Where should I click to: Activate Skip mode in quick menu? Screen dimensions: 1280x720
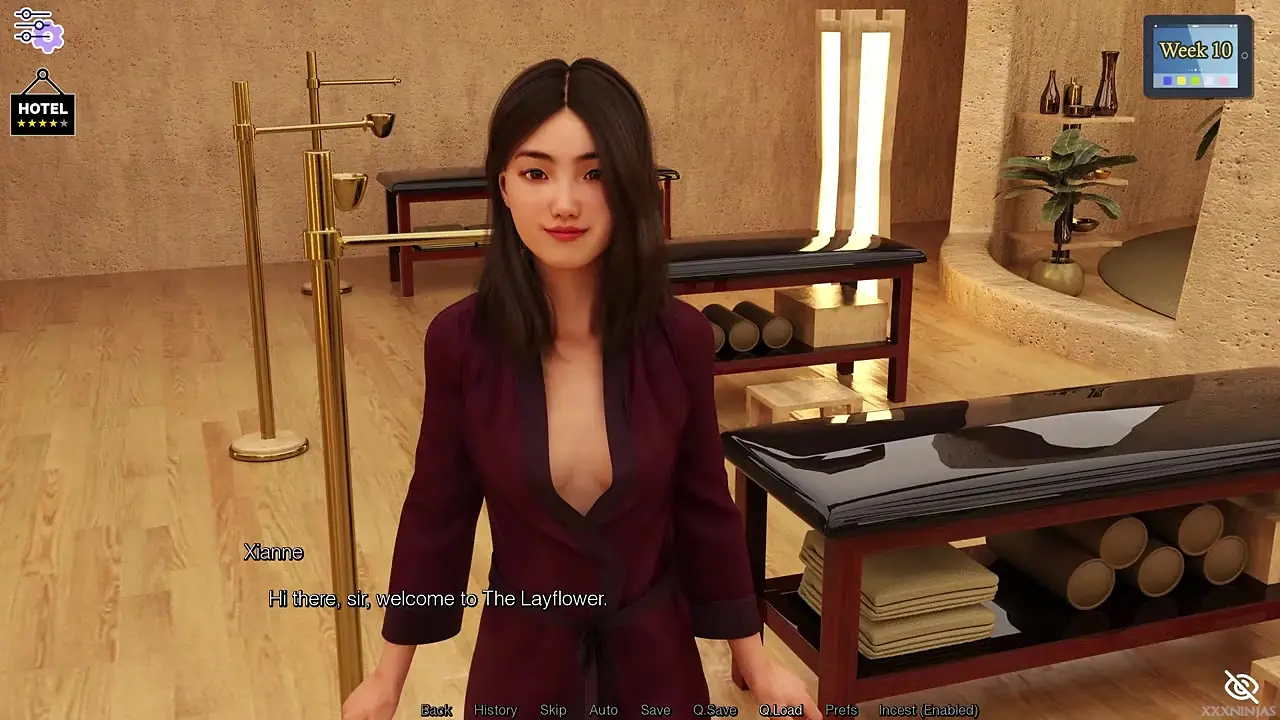point(553,710)
